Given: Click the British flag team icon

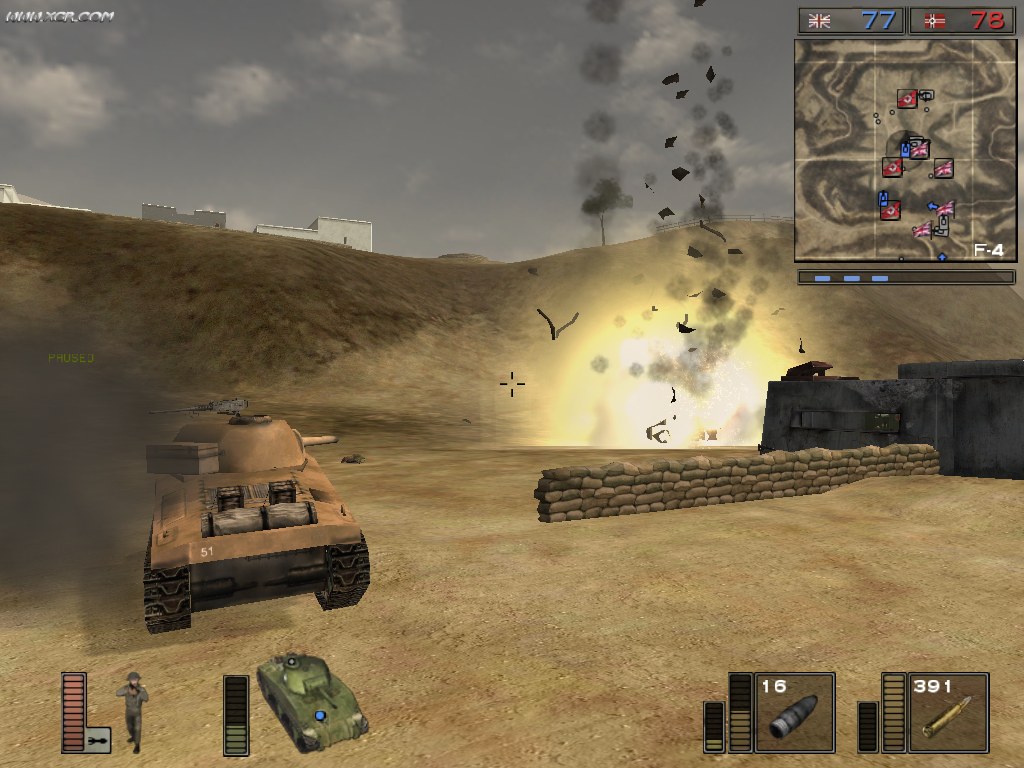Looking at the screenshot, I should pyautogui.click(x=820, y=21).
